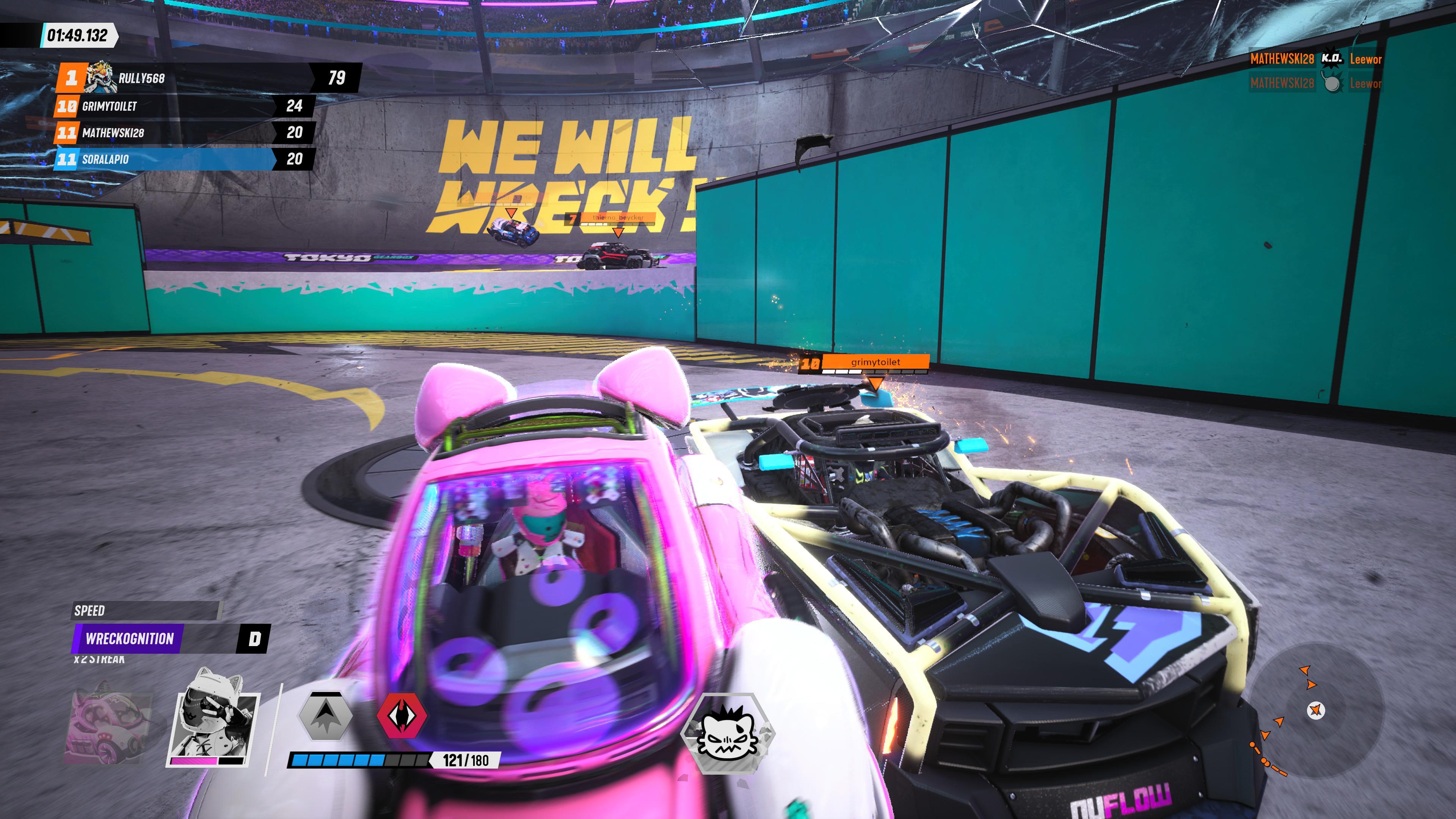Trigger the red hexagon breaker ability

point(402,716)
